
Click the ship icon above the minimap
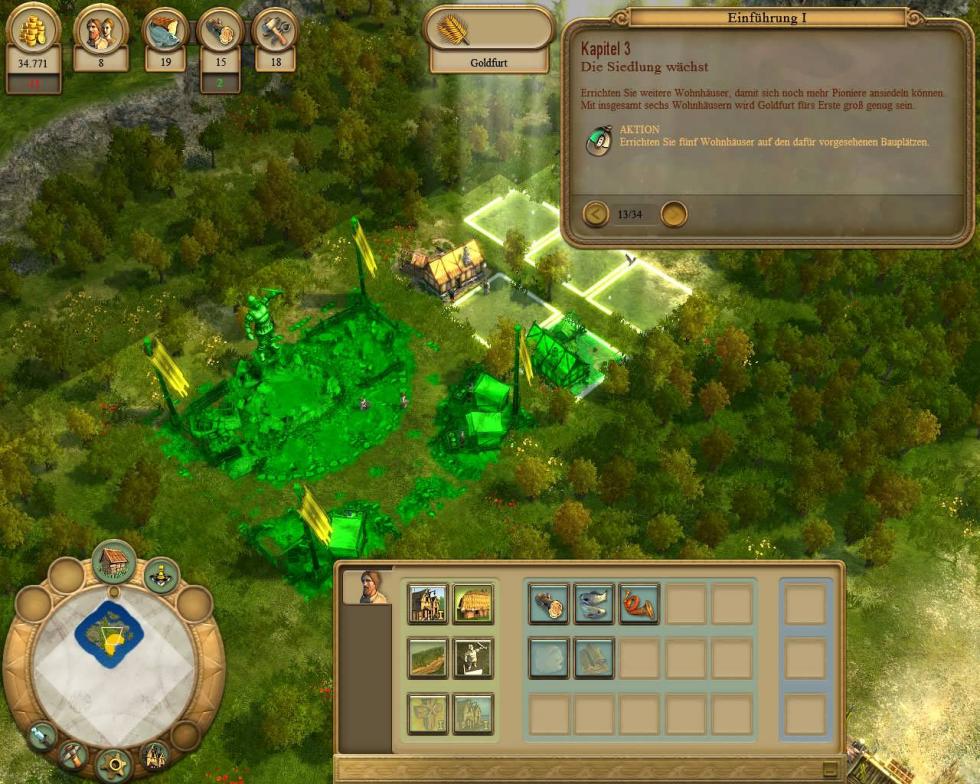[x=161, y=575]
